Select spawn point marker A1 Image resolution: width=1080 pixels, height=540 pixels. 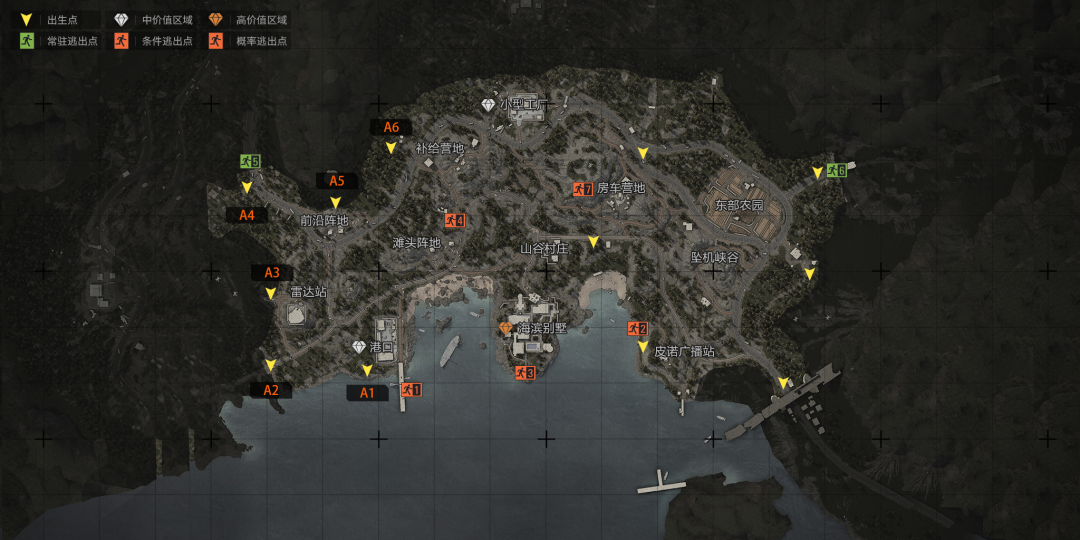[x=367, y=393]
